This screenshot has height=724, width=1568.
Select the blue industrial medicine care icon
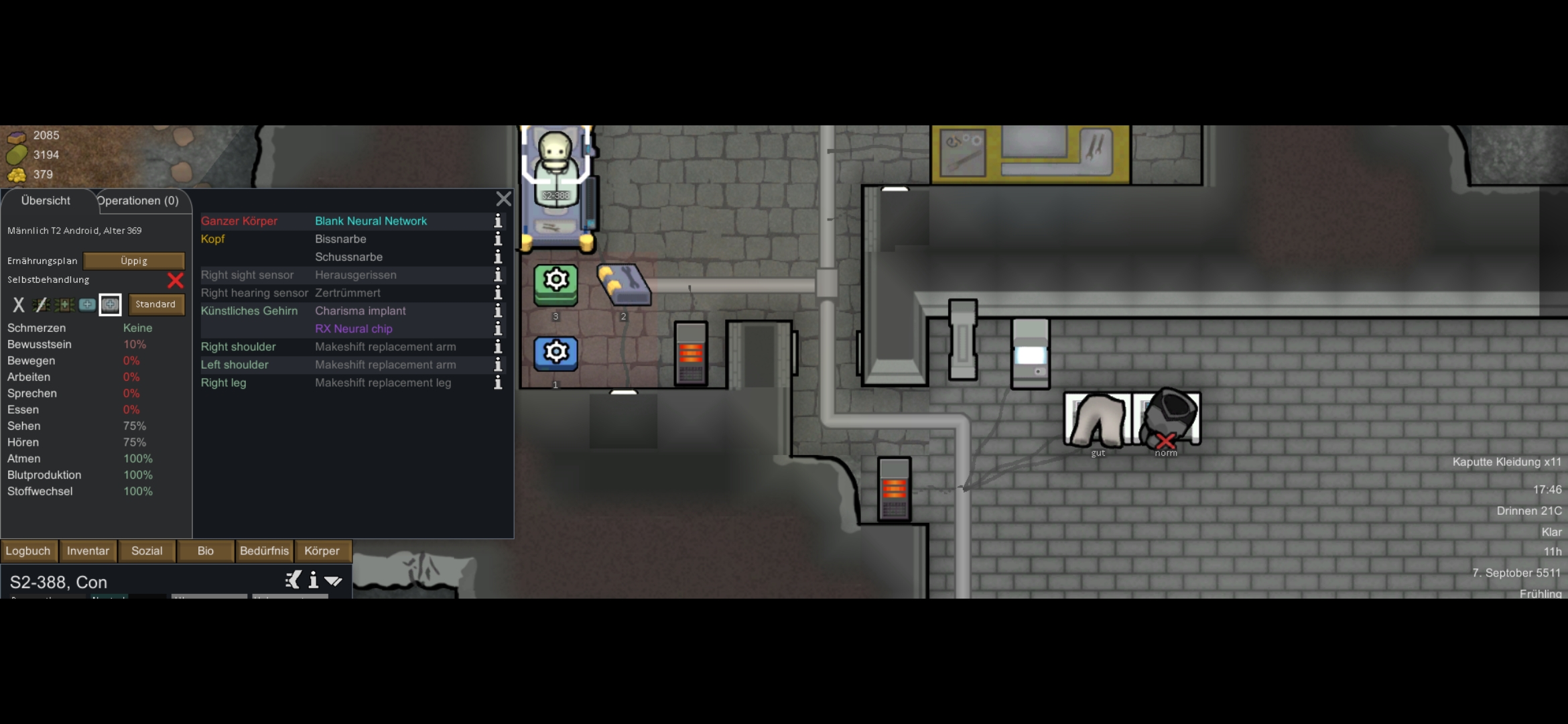tap(87, 305)
